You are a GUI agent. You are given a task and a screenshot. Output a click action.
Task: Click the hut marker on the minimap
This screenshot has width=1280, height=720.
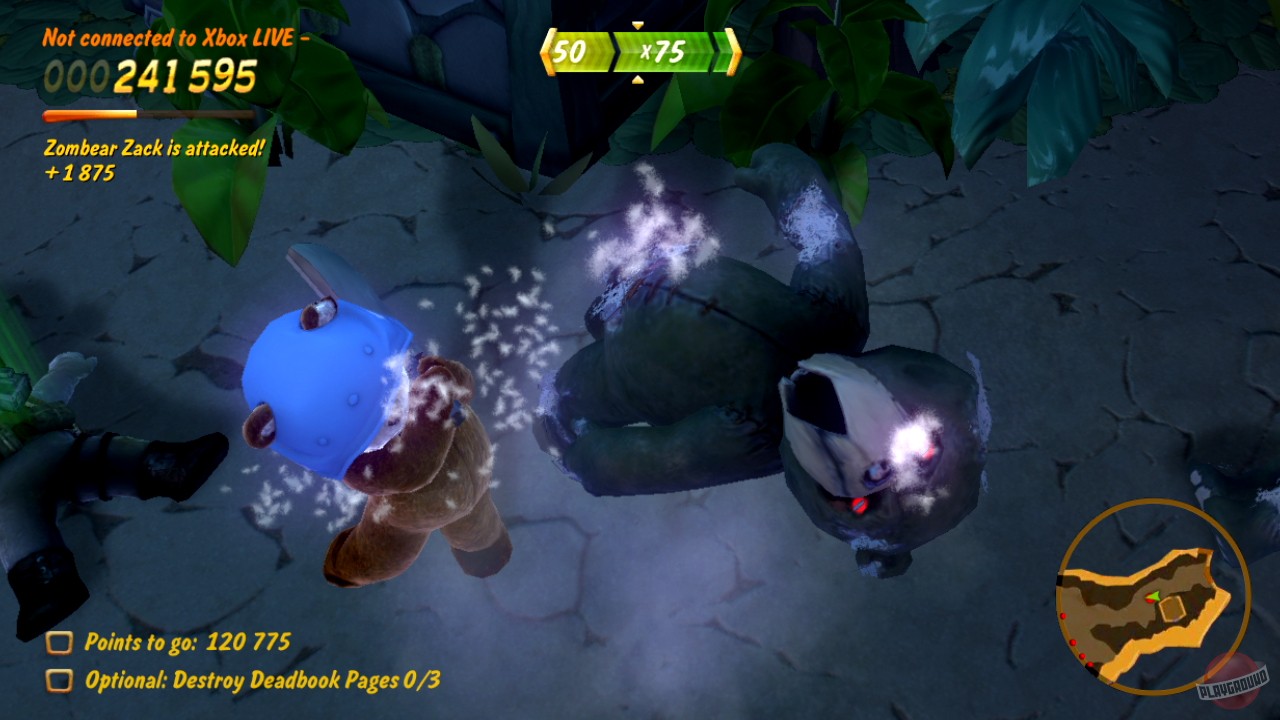click(1173, 608)
